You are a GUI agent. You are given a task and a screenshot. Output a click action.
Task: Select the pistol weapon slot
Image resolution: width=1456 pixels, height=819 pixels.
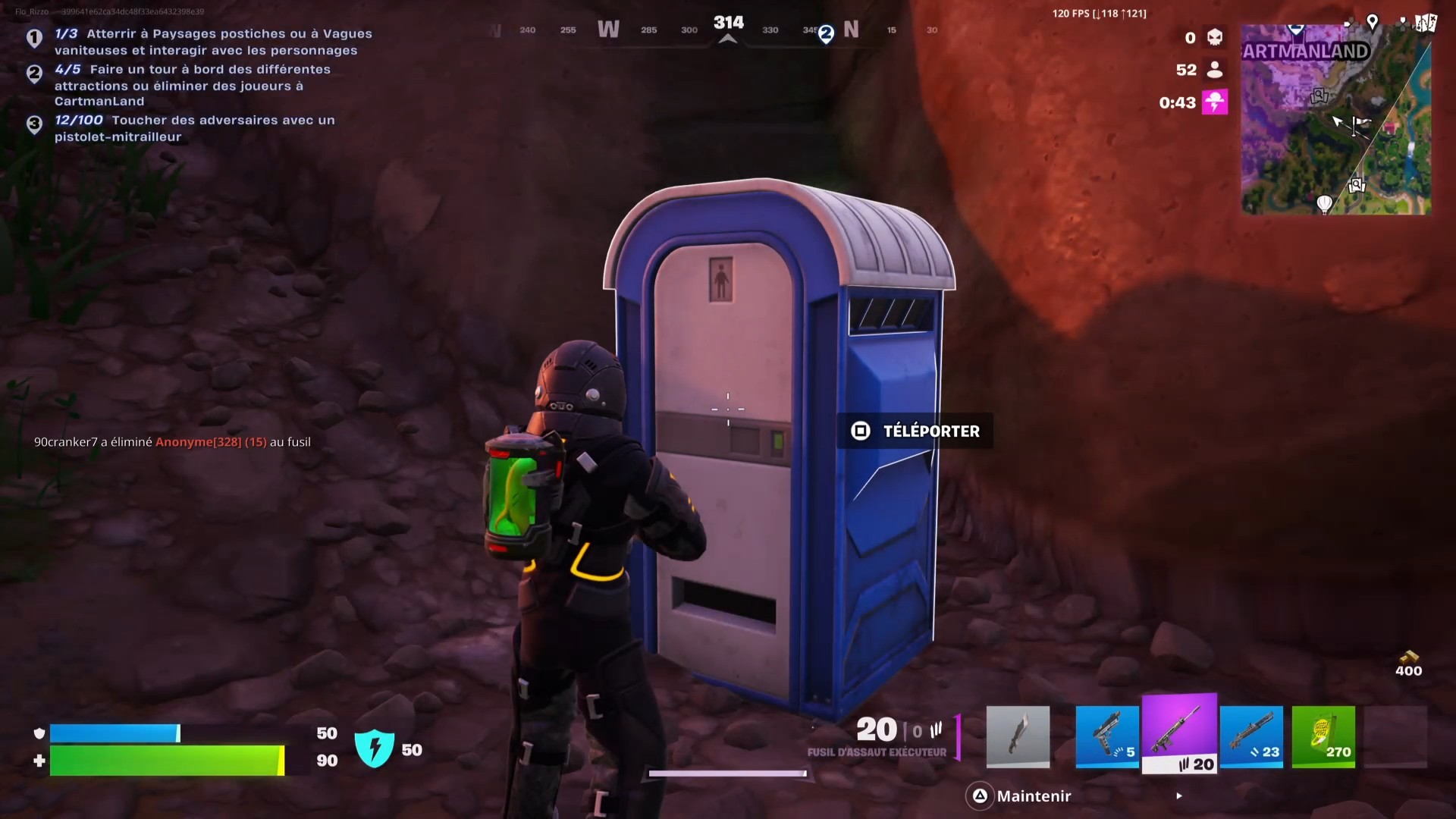(x=1106, y=737)
